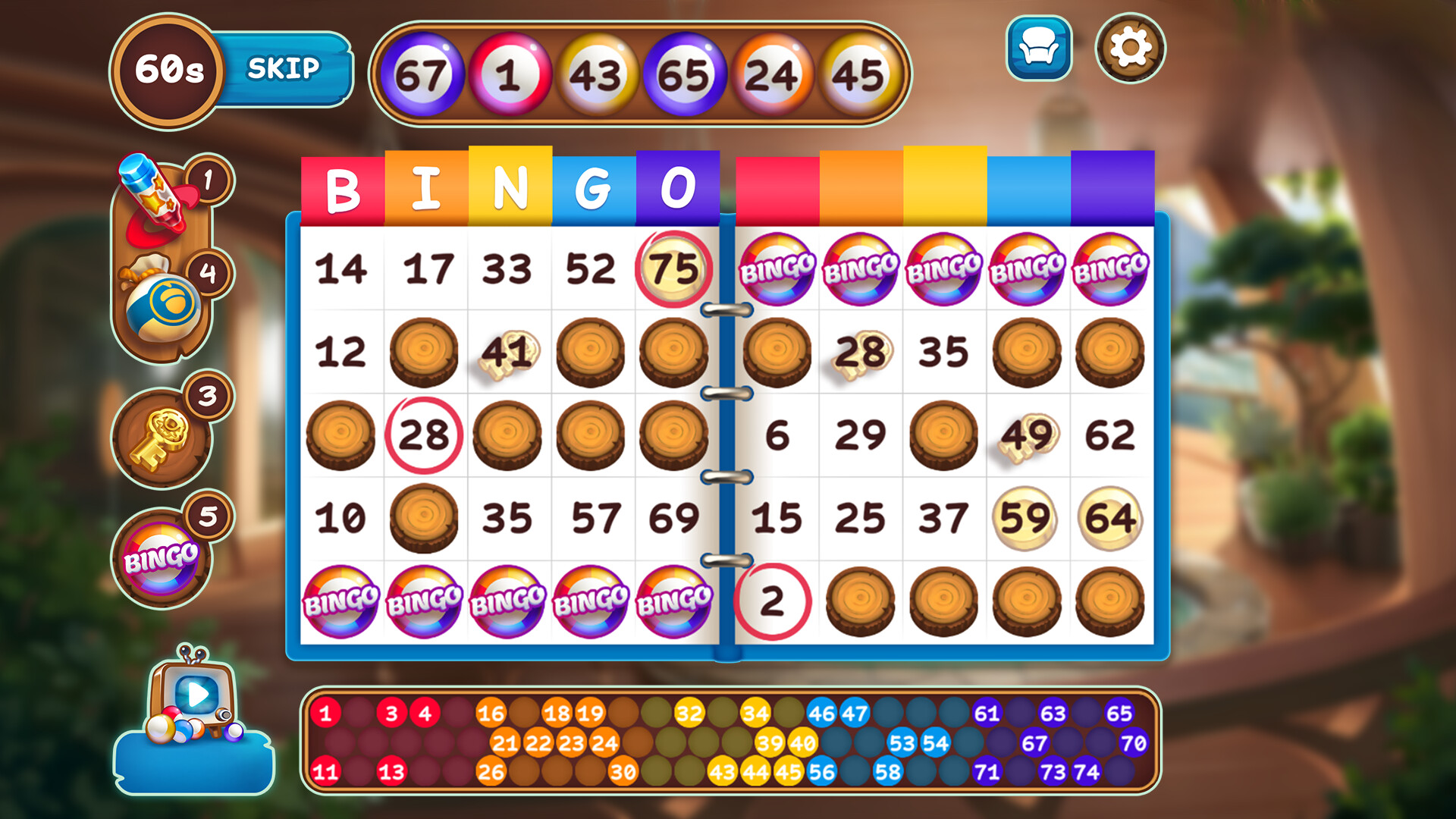Open the lounge armchair menu
The height and width of the screenshot is (819, 1456).
tap(1037, 48)
